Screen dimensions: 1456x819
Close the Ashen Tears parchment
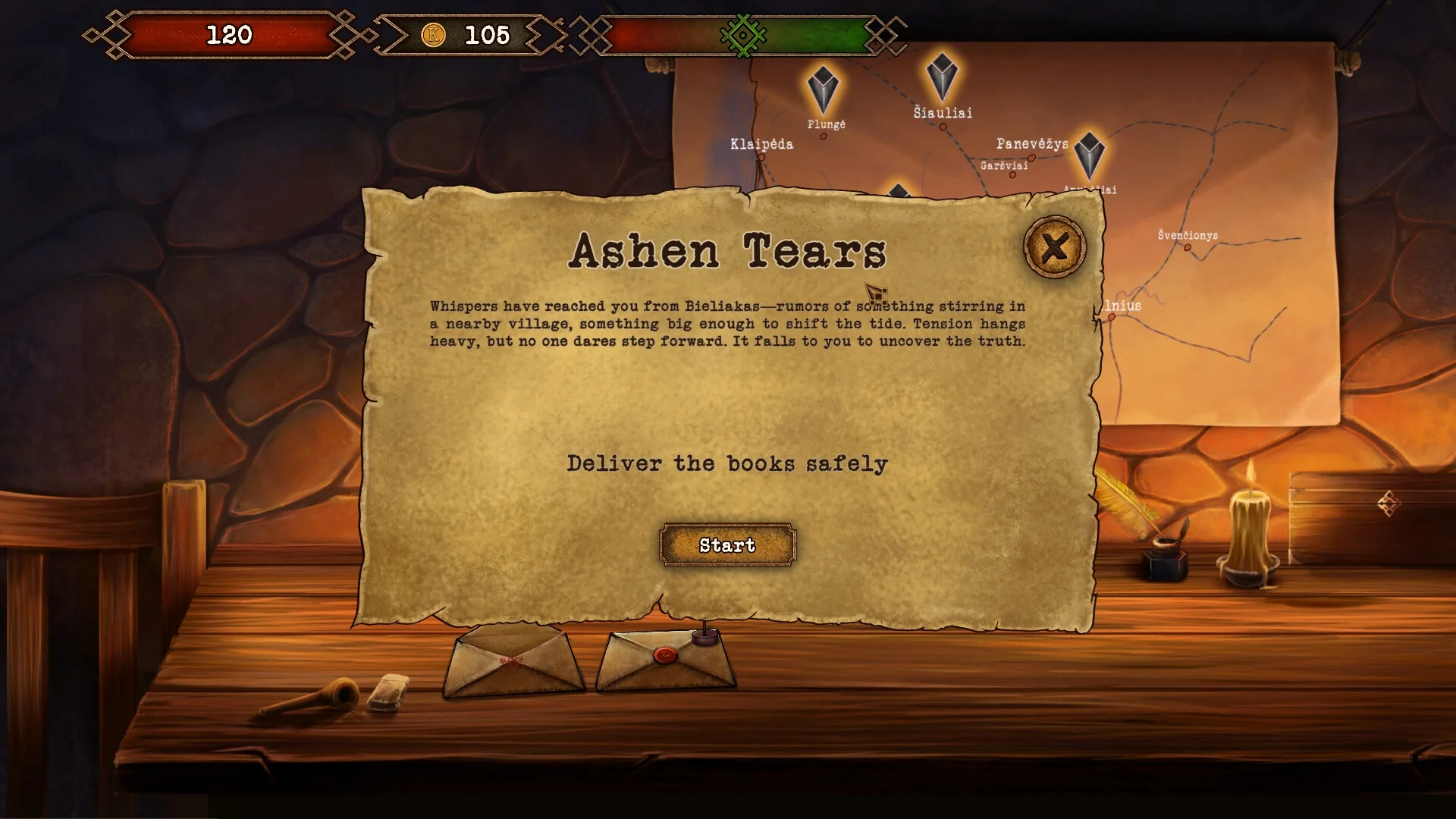pos(1054,247)
